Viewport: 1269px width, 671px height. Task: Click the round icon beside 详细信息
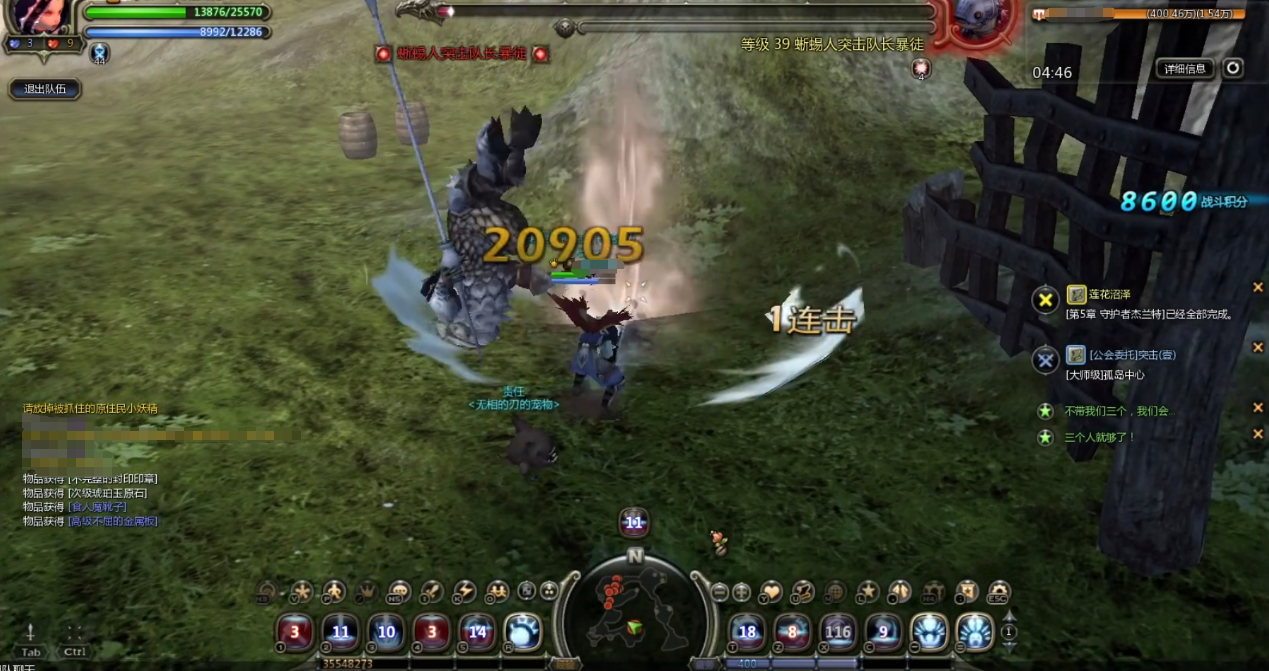tap(1234, 68)
